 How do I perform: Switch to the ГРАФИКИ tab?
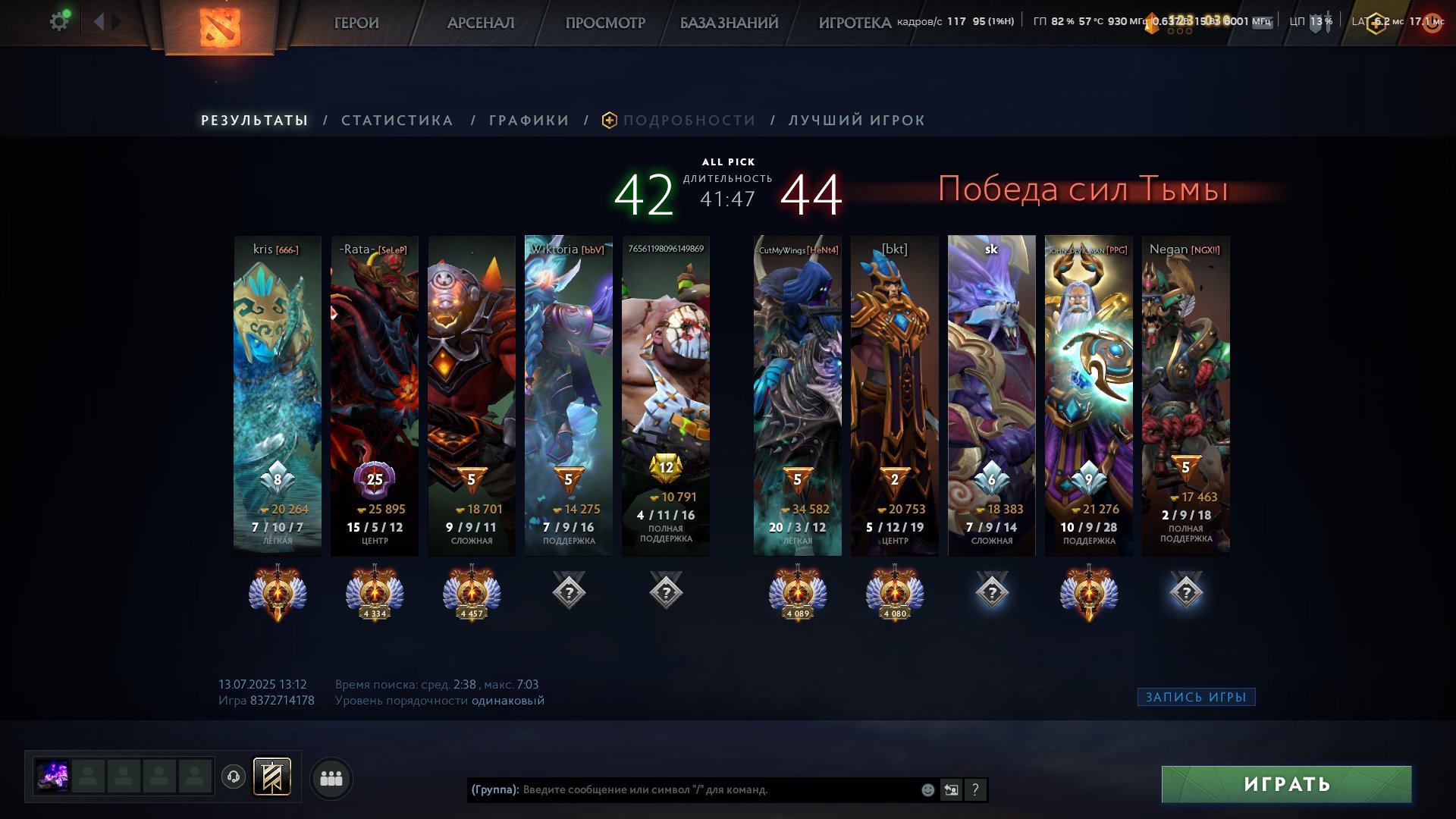pos(528,120)
